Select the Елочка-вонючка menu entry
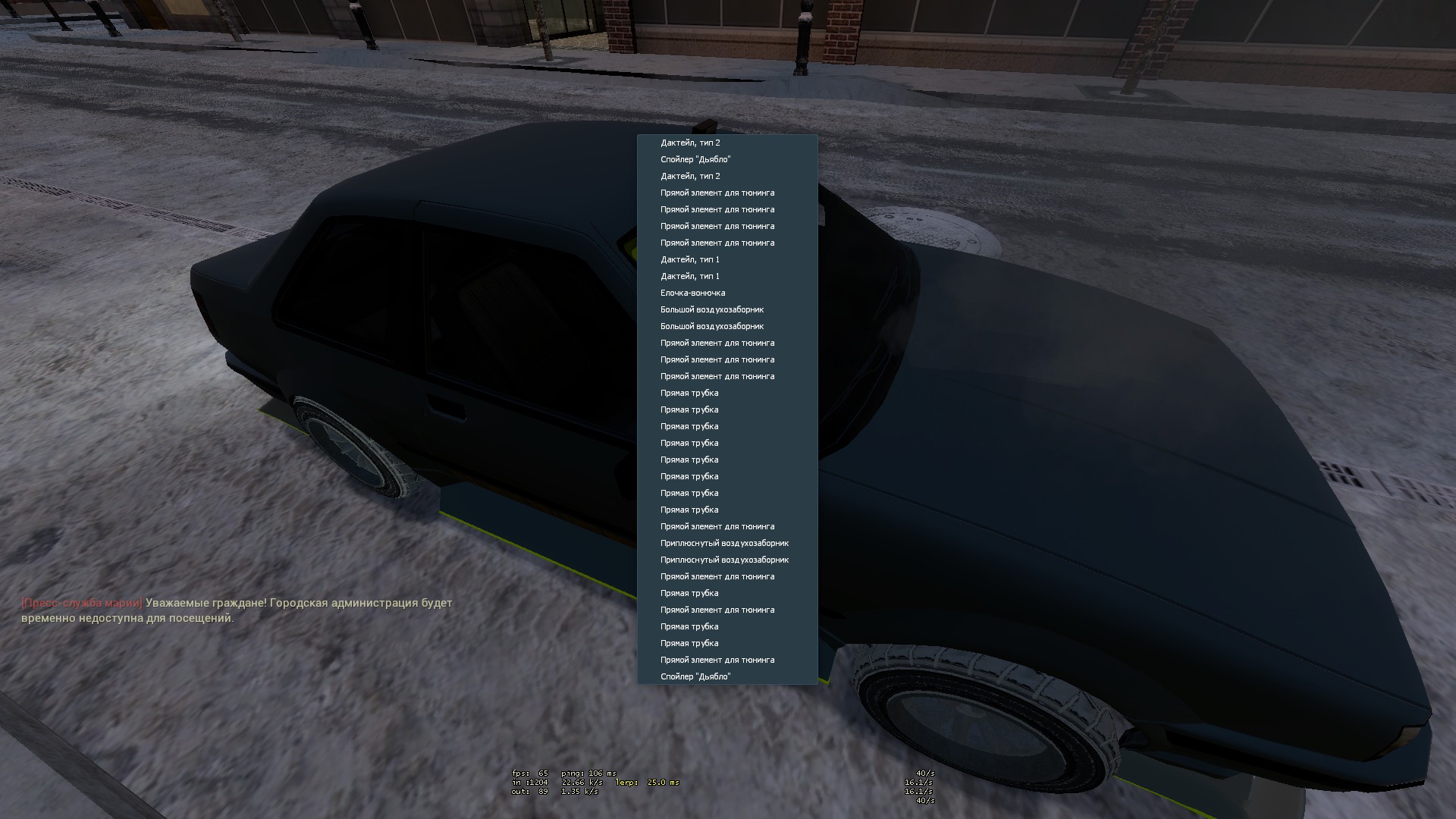 [x=692, y=293]
